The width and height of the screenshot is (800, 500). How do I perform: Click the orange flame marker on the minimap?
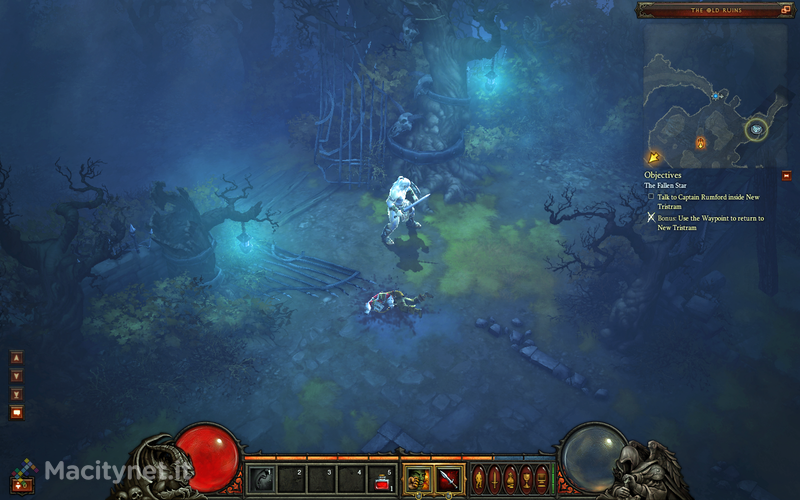[700, 143]
